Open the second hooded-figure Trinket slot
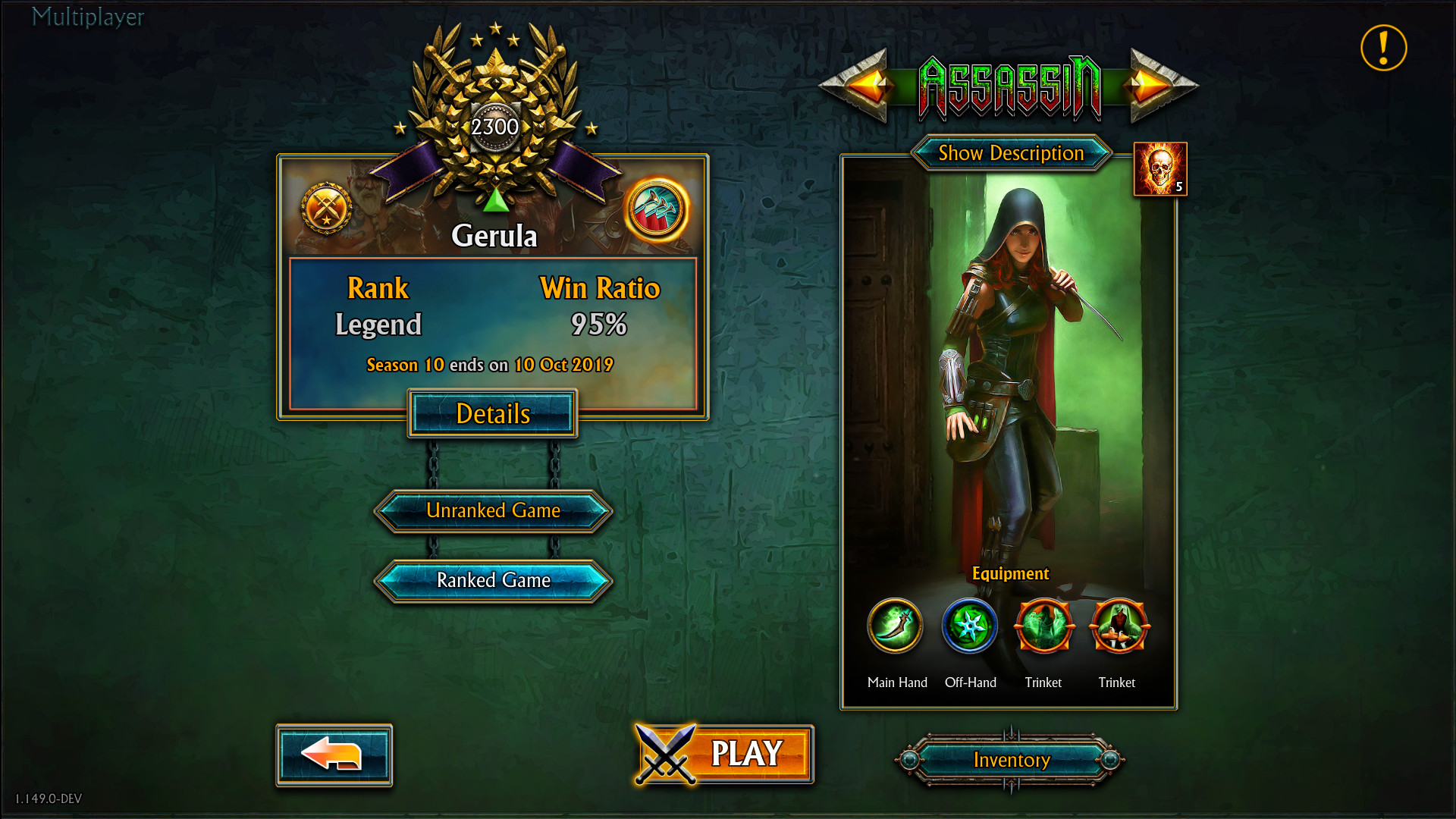 [1118, 626]
